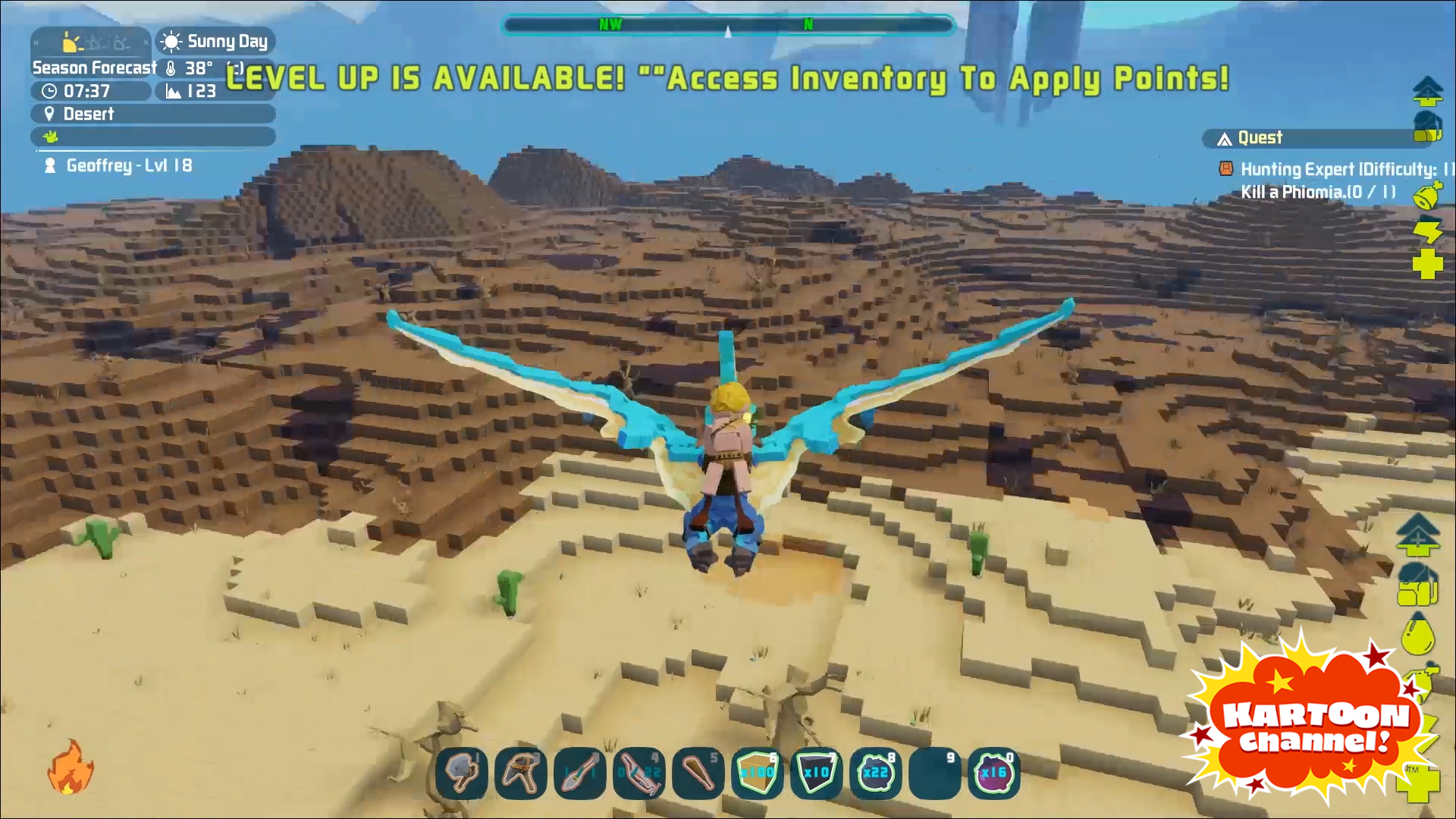This screenshot has height=819, width=1456.
Task: Select the wooden club hotbar slot
Action: (x=698, y=773)
